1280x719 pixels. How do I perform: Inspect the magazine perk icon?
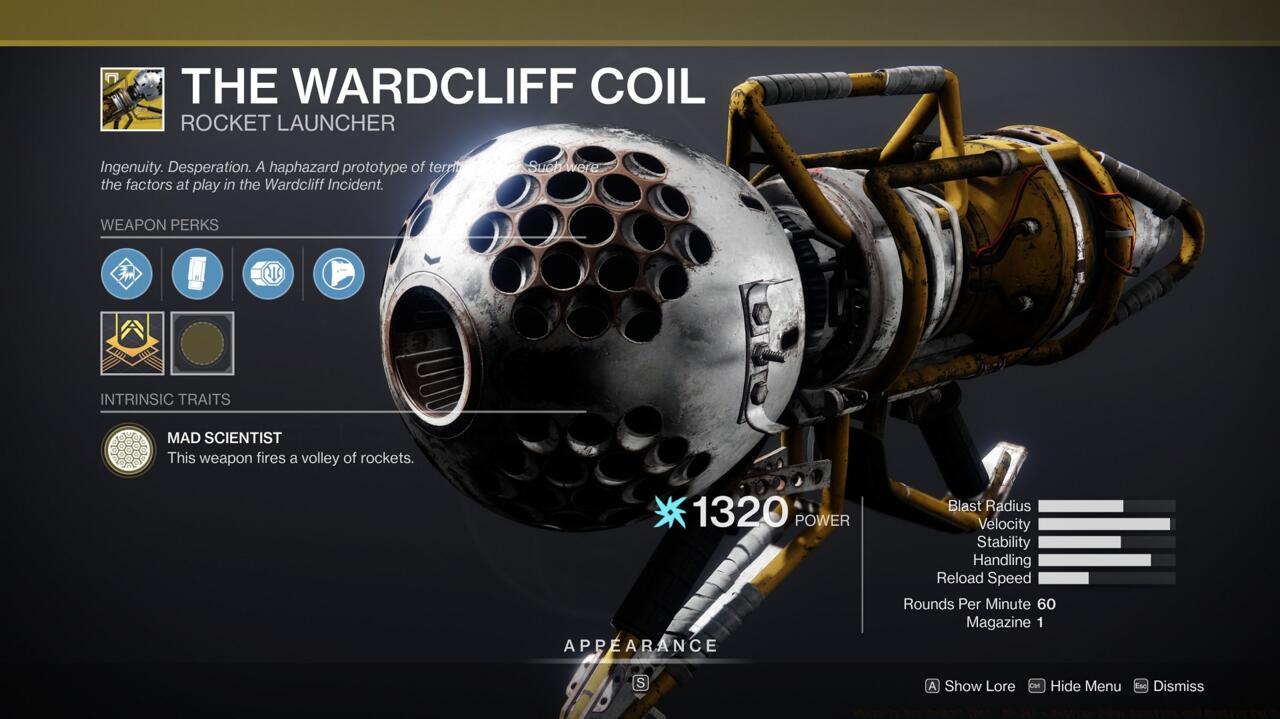[197, 274]
